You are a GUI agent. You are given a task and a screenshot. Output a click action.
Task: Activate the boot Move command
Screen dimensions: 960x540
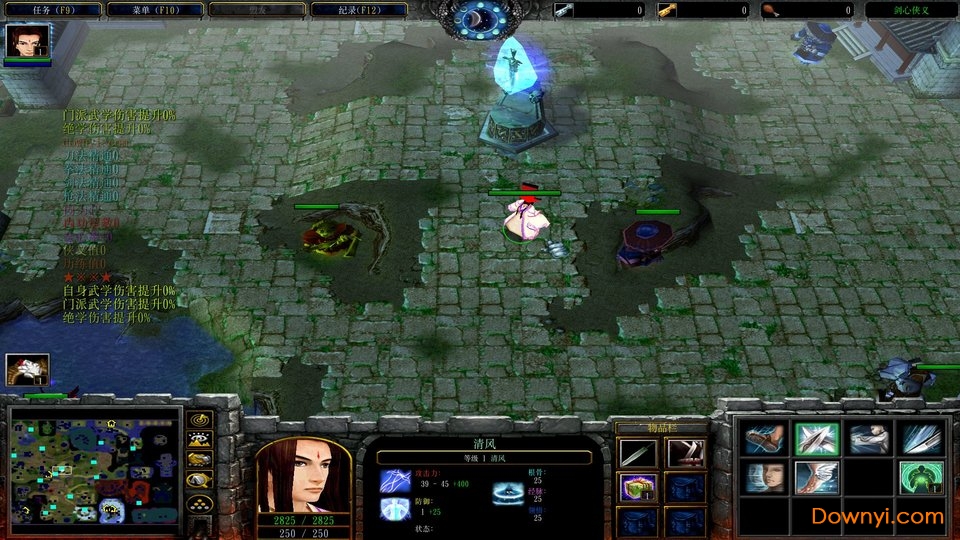pos(764,439)
